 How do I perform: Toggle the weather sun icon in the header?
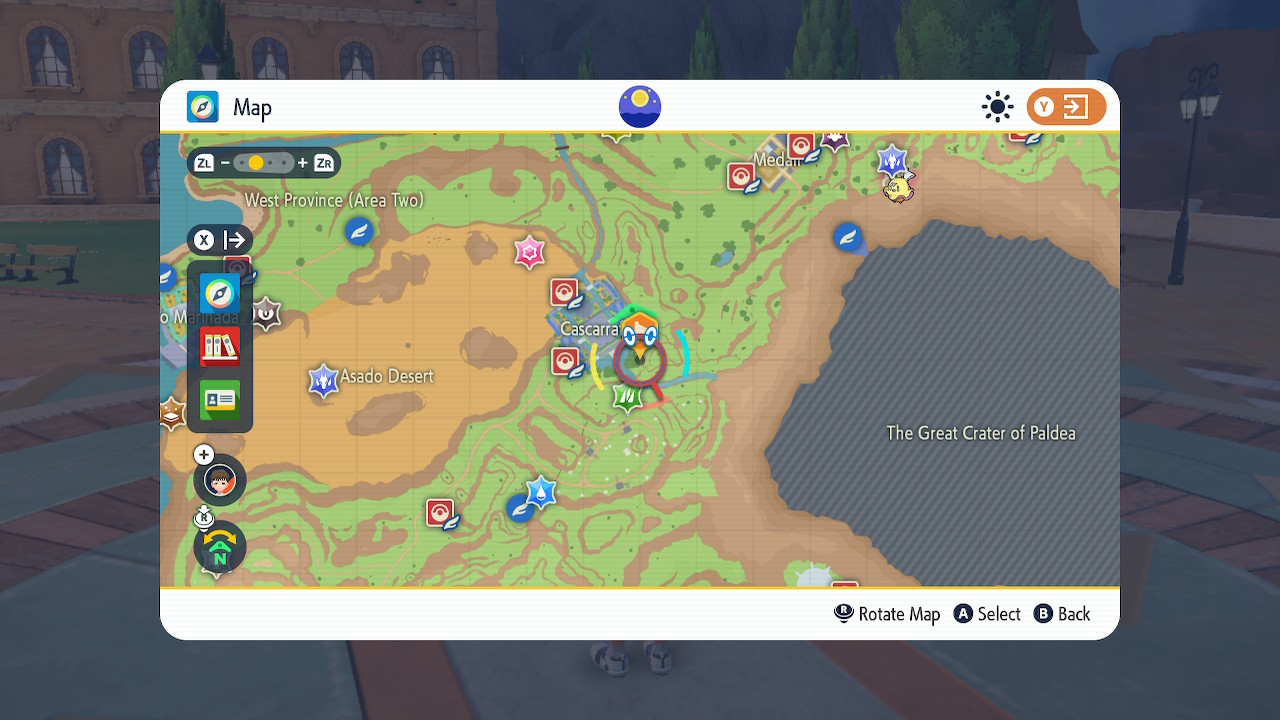(x=997, y=106)
